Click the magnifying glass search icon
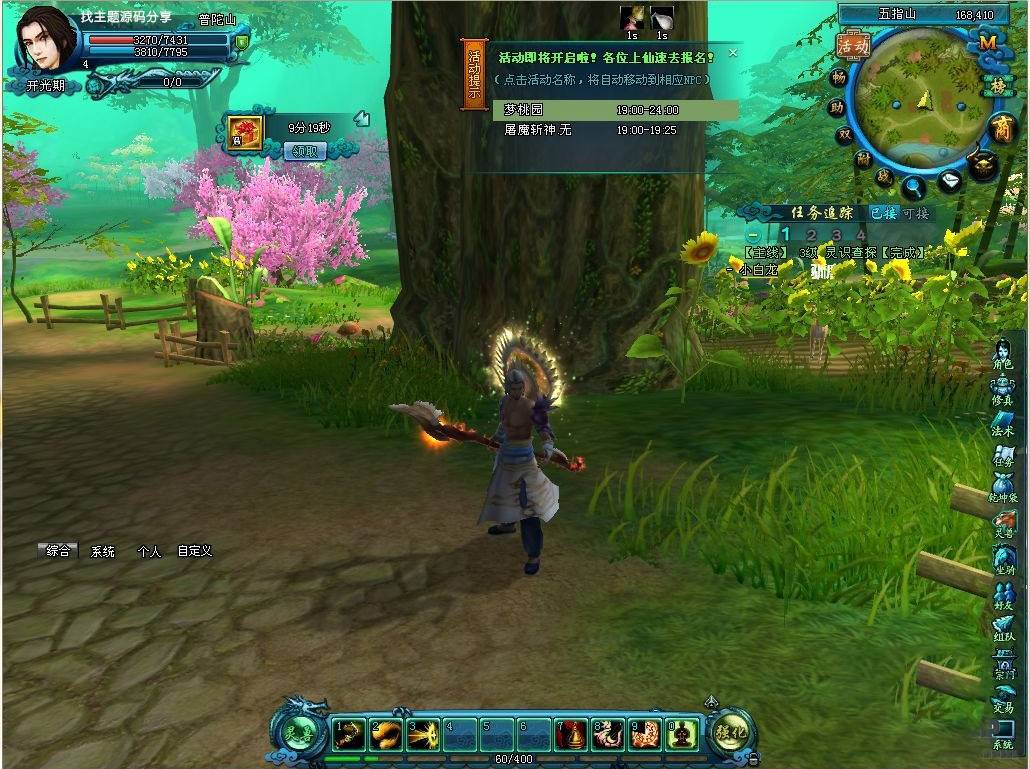Viewport: 1030px width, 769px height. (913, 186)
